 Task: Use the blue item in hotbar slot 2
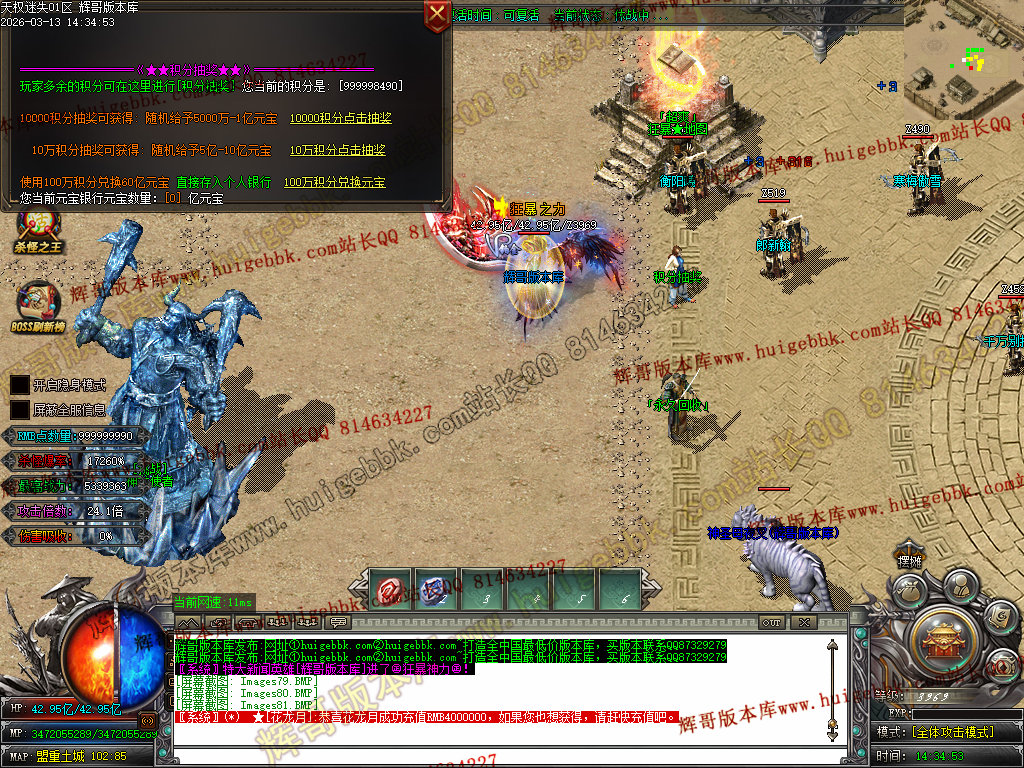435,590
